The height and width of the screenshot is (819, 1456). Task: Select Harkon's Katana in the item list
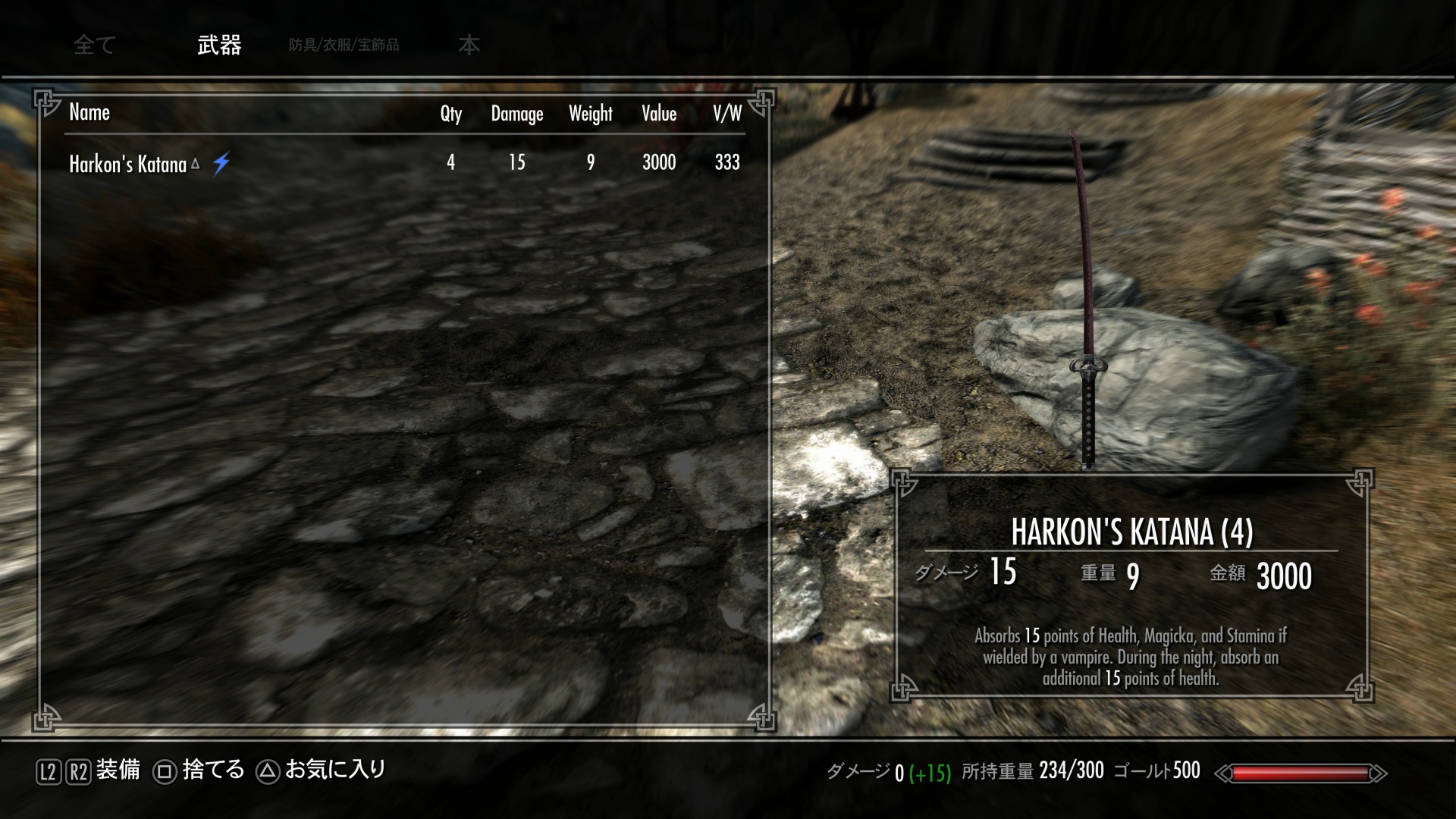click(128, 164)
